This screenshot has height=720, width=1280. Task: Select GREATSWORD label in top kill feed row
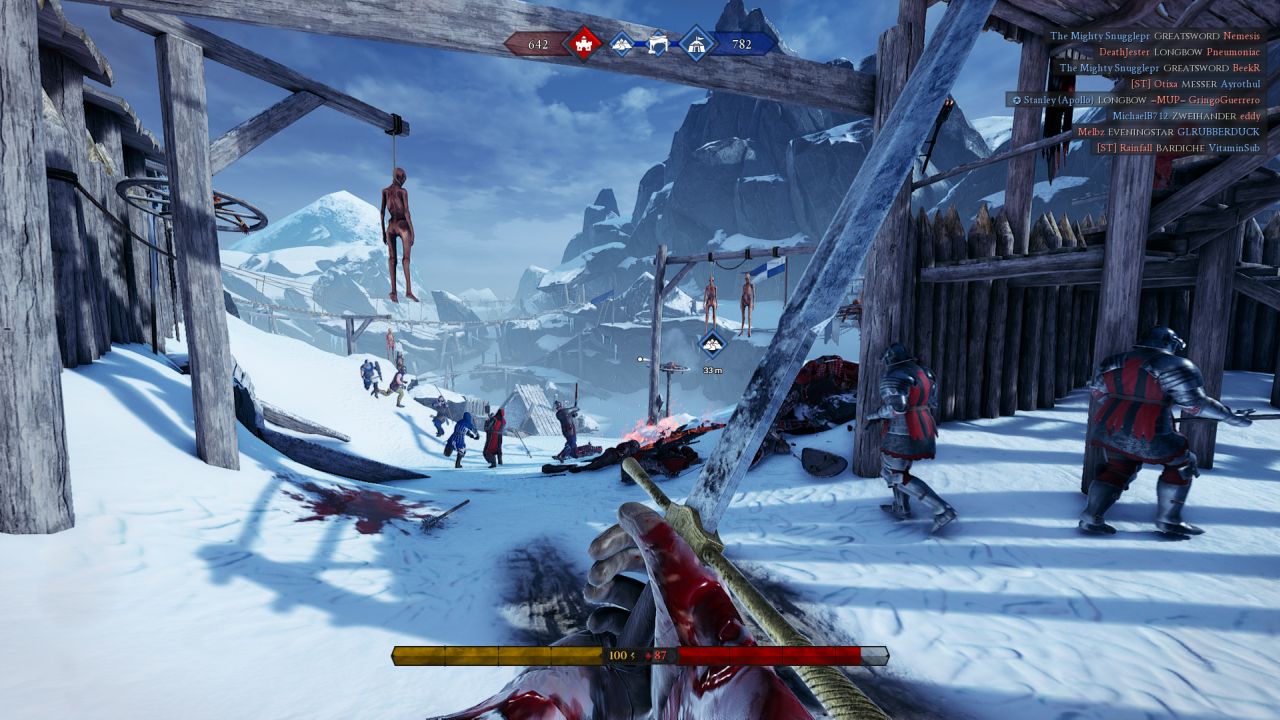coord(1188,36)
